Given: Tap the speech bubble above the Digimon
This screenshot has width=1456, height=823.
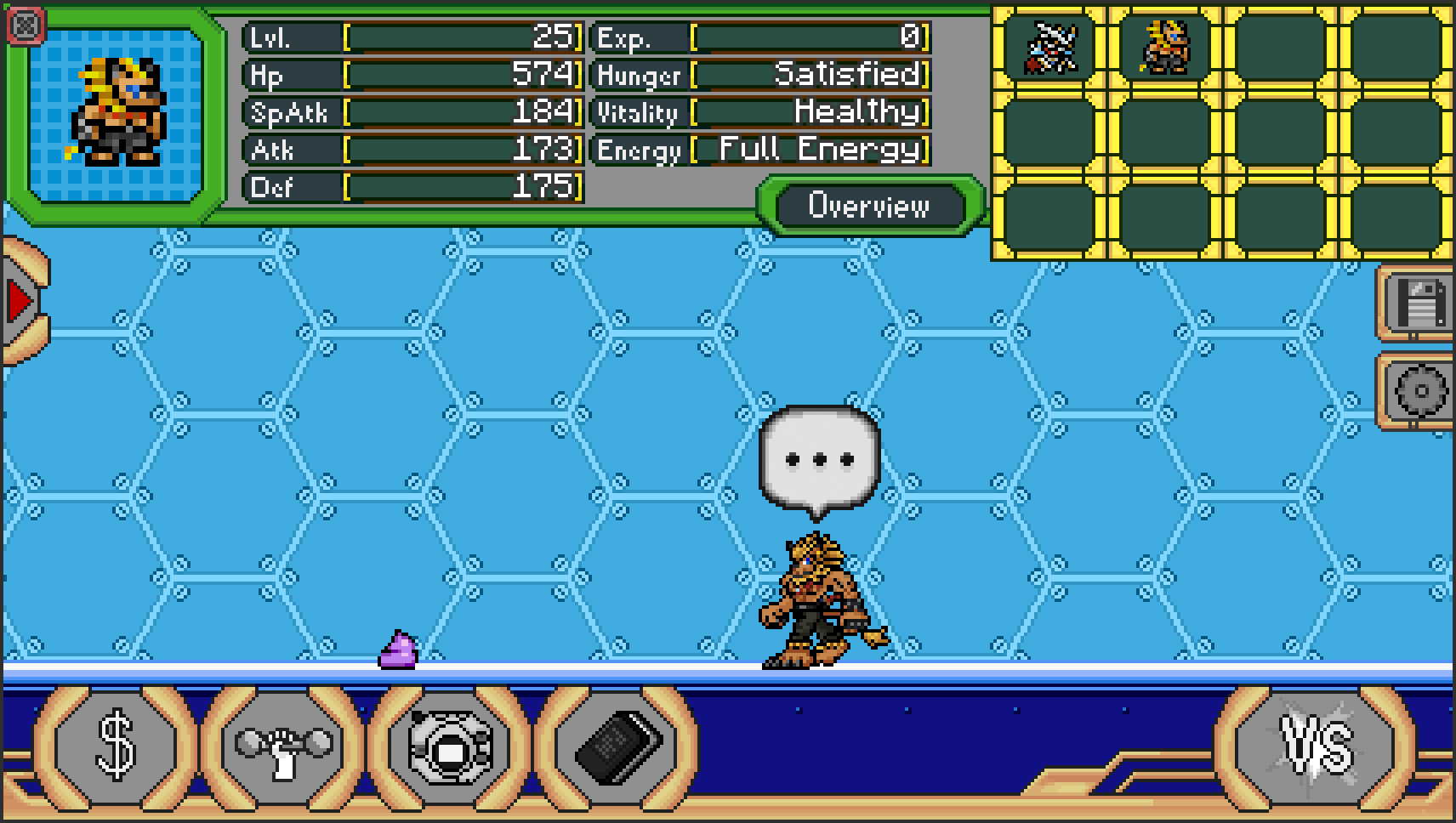Looking at the screenshot, I should (x=817, y=459).
